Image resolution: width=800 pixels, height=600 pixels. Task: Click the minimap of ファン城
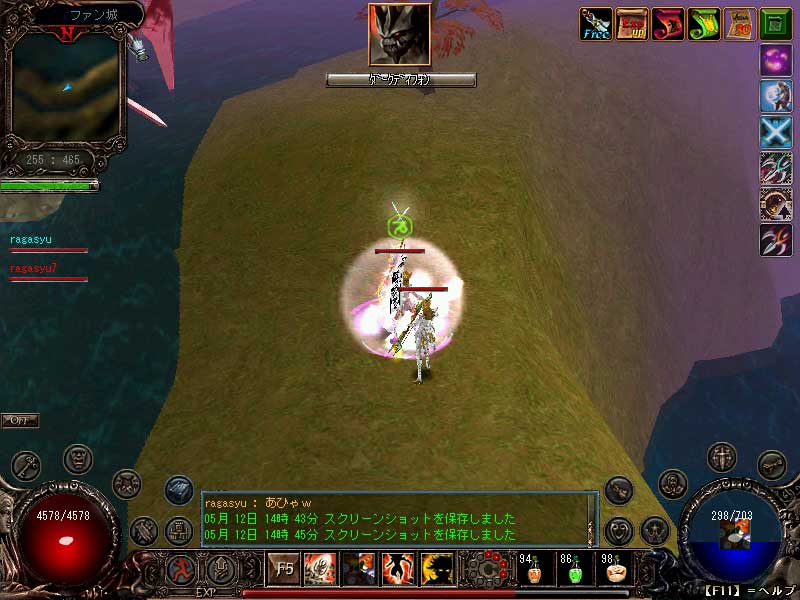(66, 87)
